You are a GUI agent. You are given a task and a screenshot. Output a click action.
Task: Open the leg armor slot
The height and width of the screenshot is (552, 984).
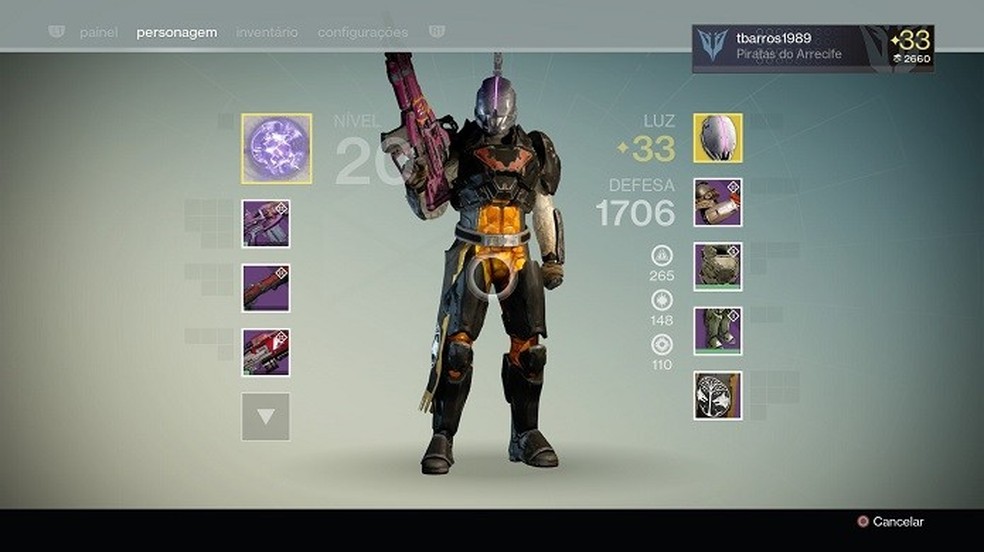coord(718,331)
